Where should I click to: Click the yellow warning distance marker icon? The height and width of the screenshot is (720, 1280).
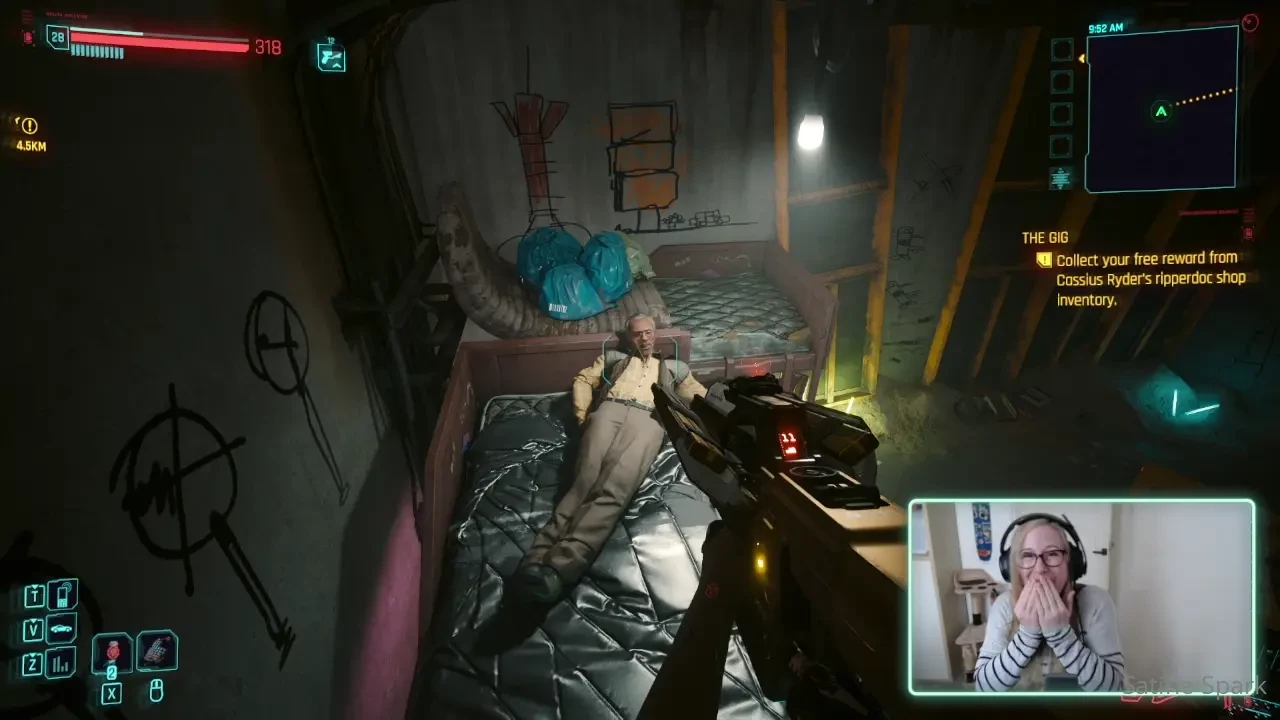click(28, 126)
